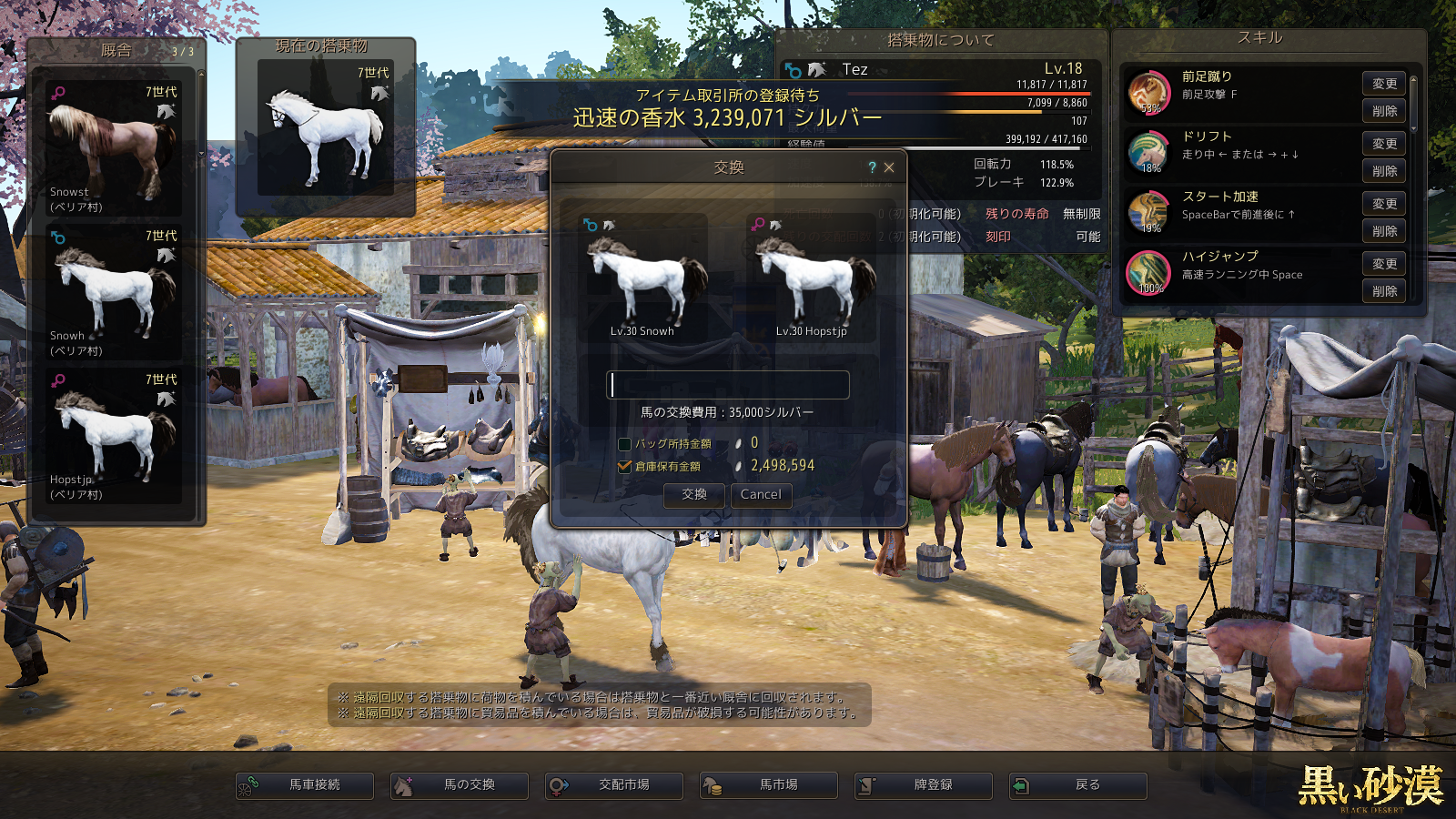The image size is (1456, 819).
Task: Tick the バッグ所持金額 payment checkbox
Action: pos(624,444)
